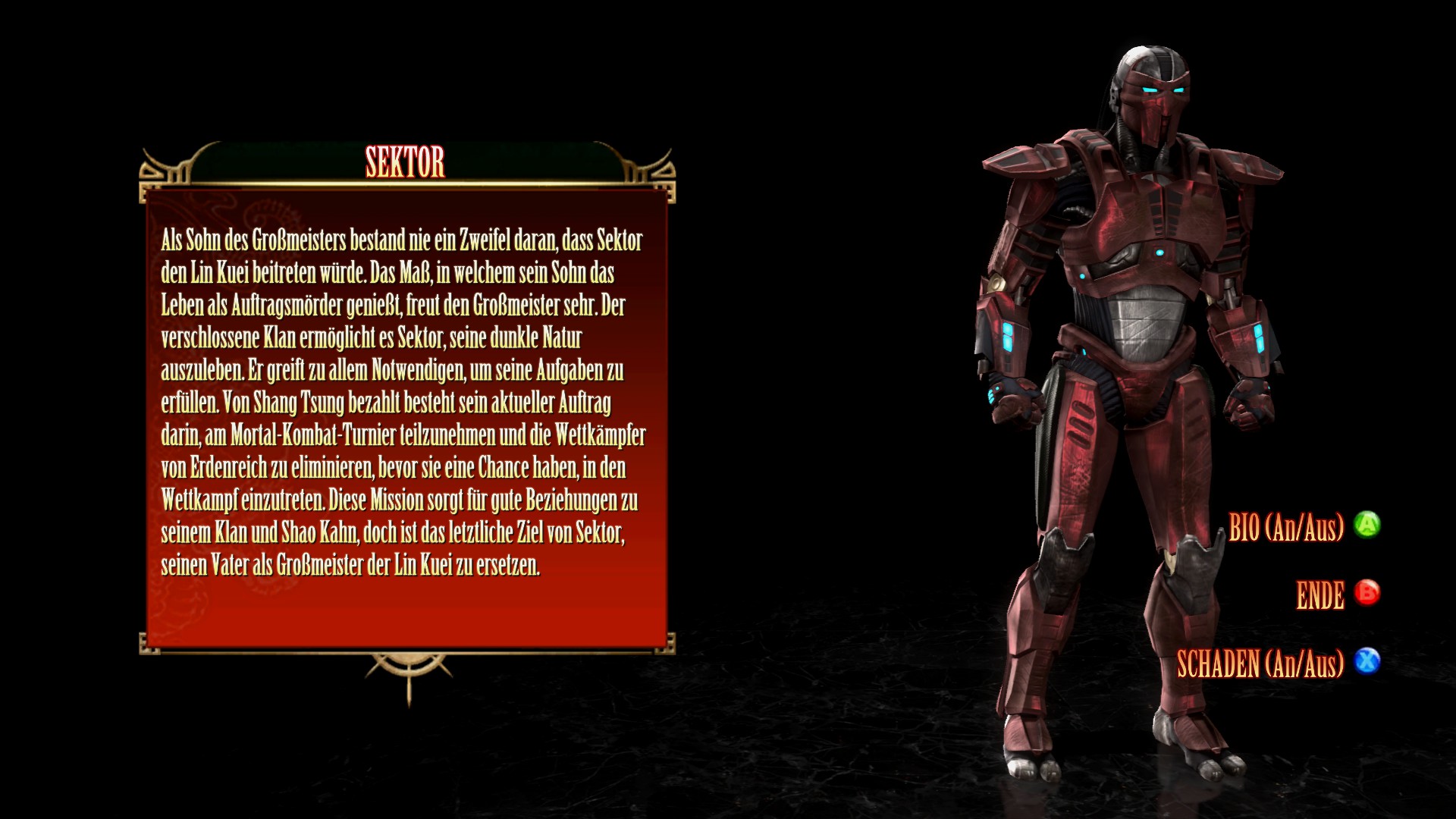Select the ENDE exit label

click(1320, 595)
